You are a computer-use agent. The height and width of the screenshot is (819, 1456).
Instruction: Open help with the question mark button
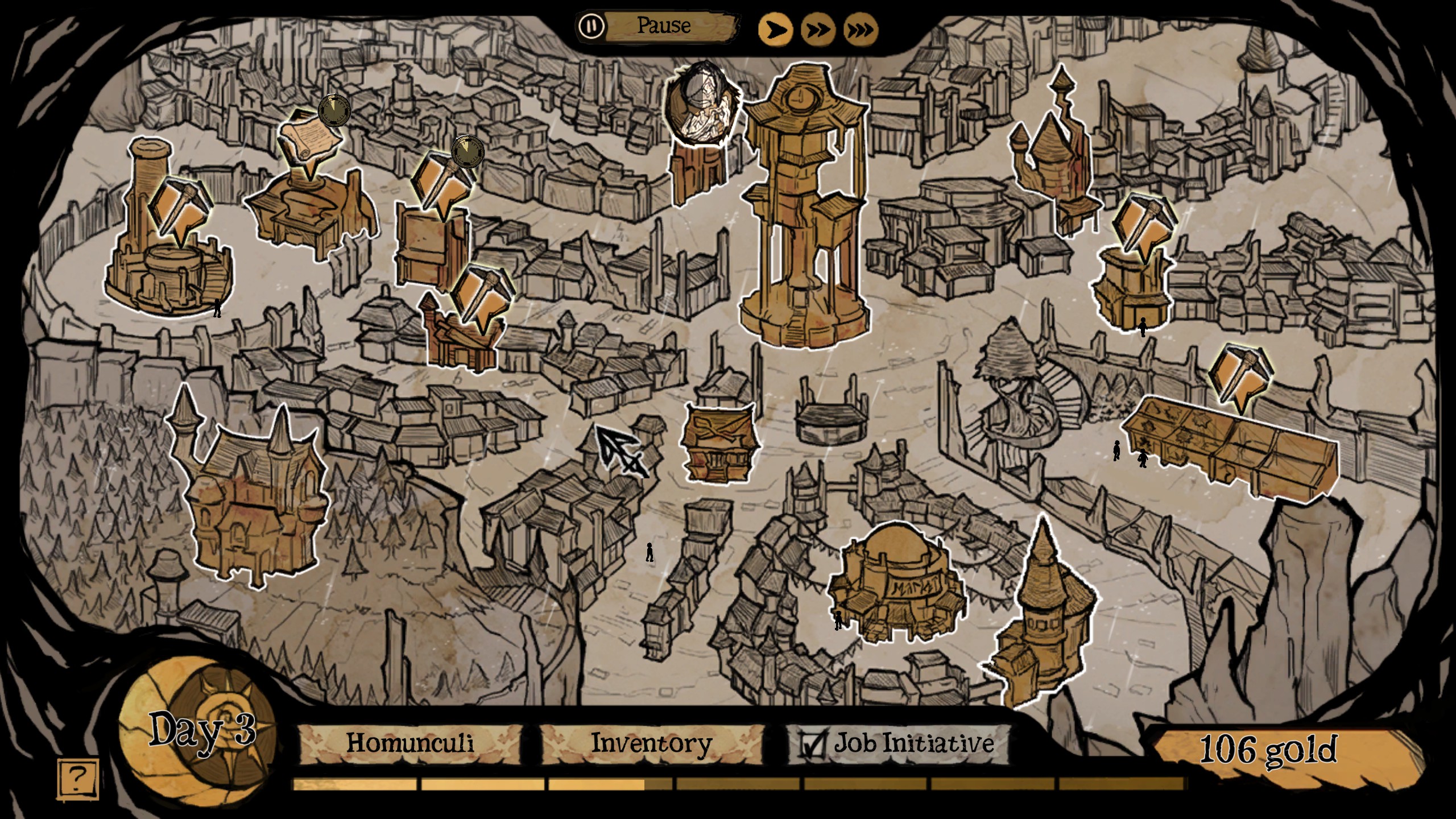tap(78, 777)
